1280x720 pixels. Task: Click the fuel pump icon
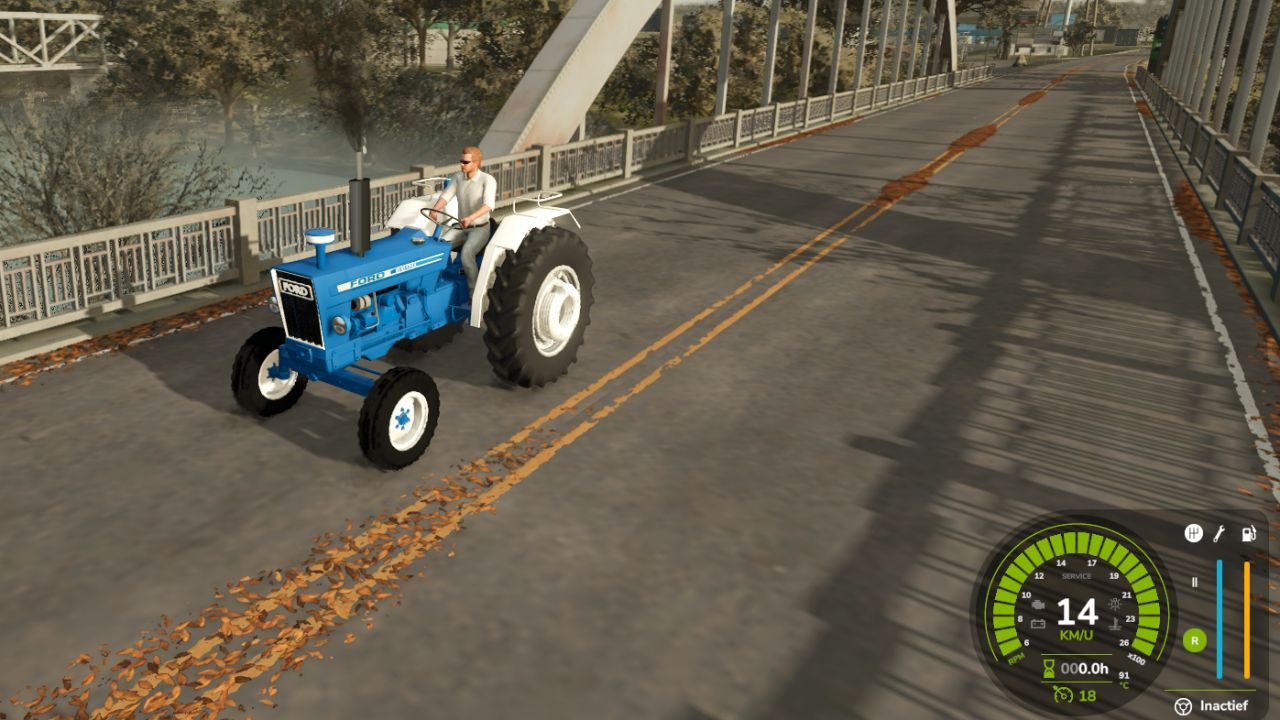[x=1247, y=532]
